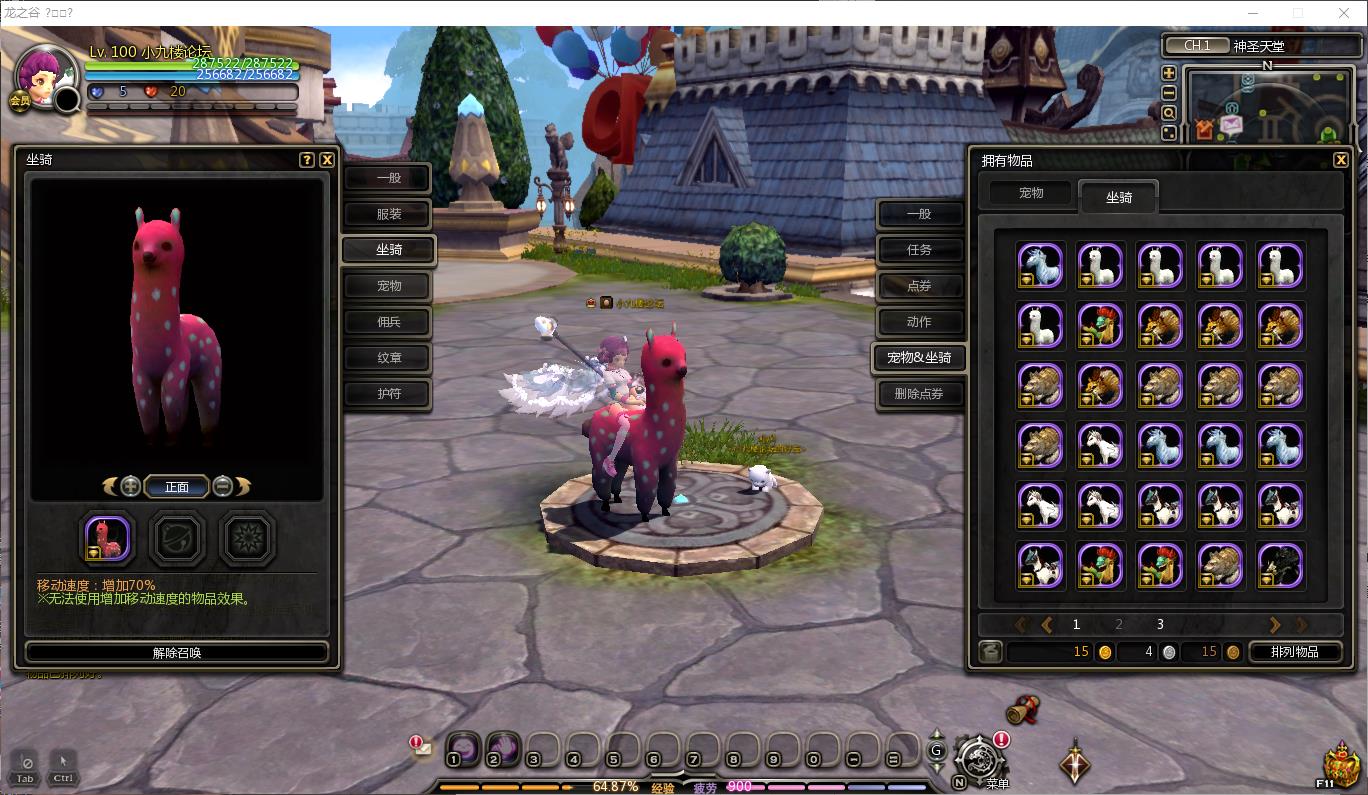Screen dimensions: 1368x795
Task: Close the 拥有物品 inventory window
Action: 1341,160
